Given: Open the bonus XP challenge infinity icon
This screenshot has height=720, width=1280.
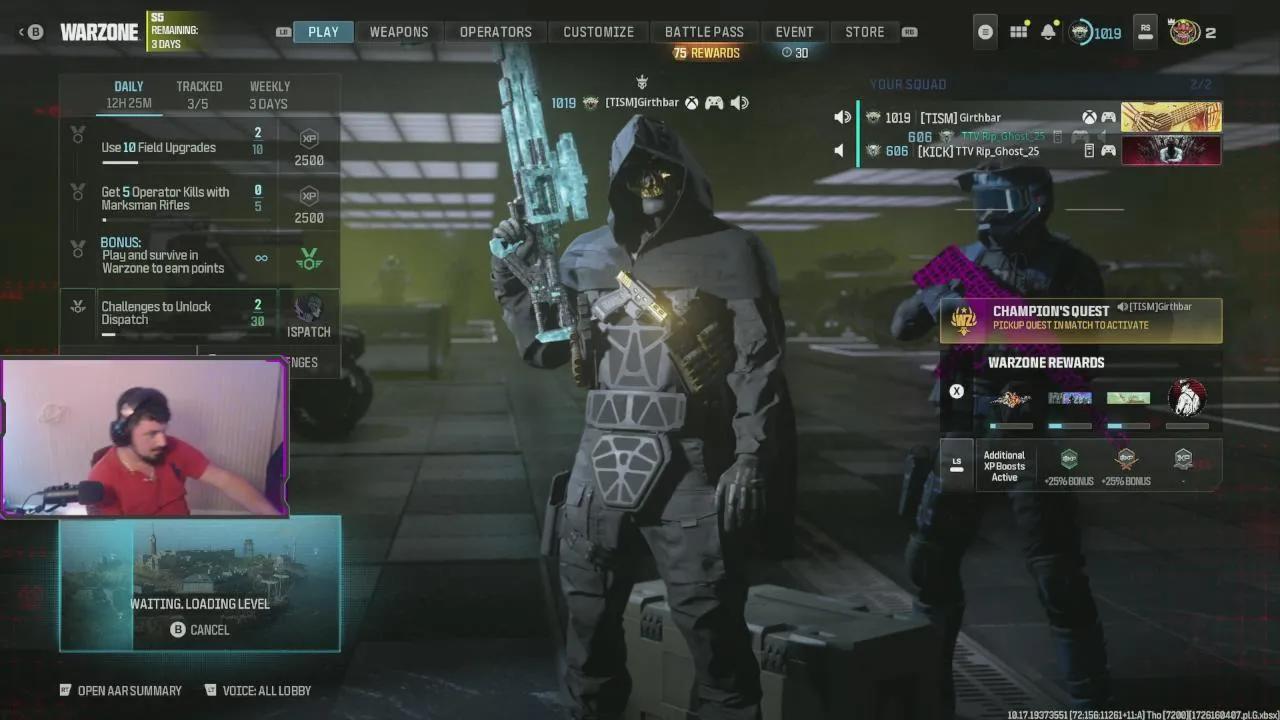Looking at the screenshot, I should tap(261, 258).
